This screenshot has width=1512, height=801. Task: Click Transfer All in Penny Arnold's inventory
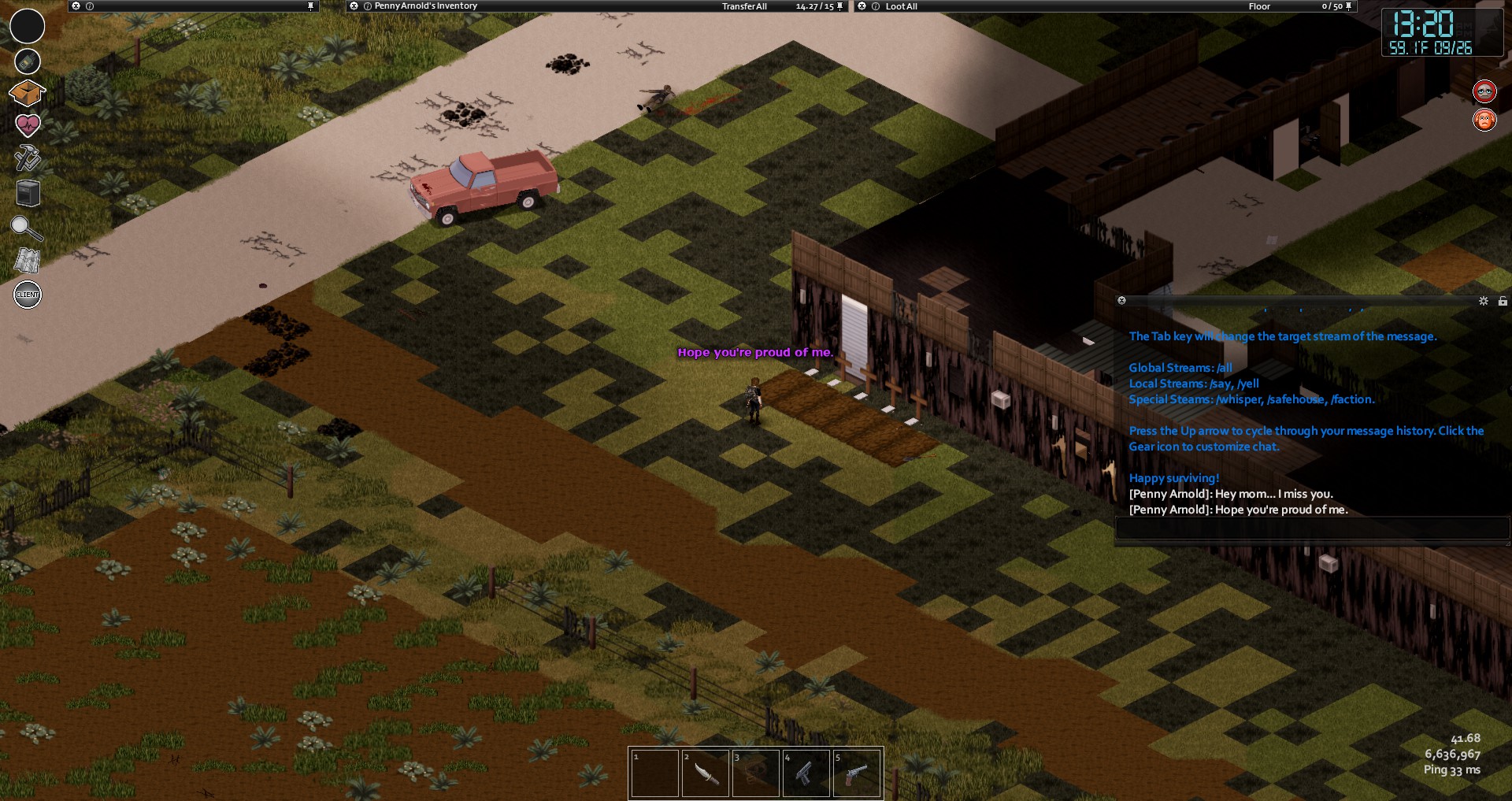tap(744, 6)
